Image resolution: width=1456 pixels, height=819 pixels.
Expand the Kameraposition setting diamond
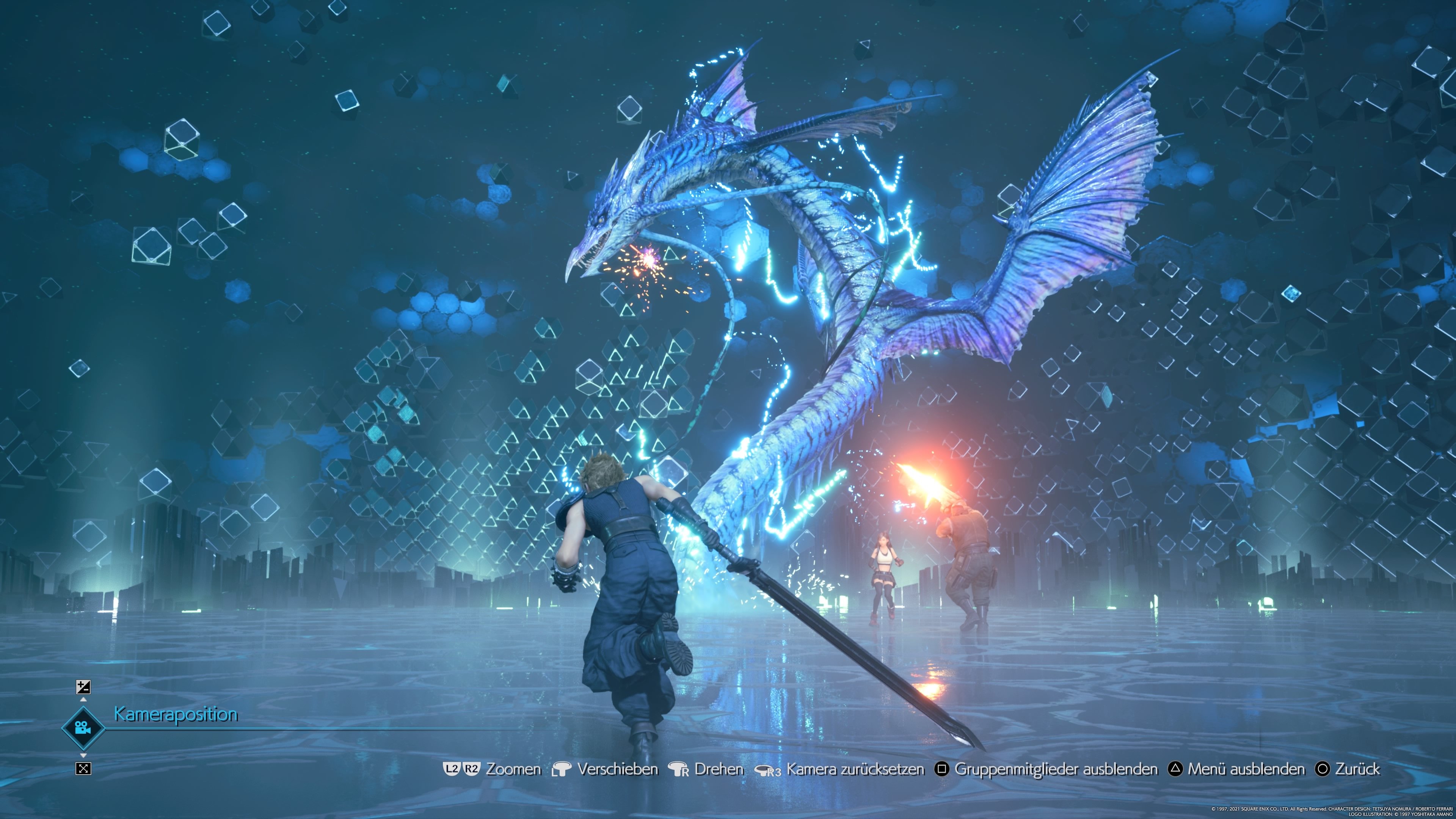tap(83, 729)
